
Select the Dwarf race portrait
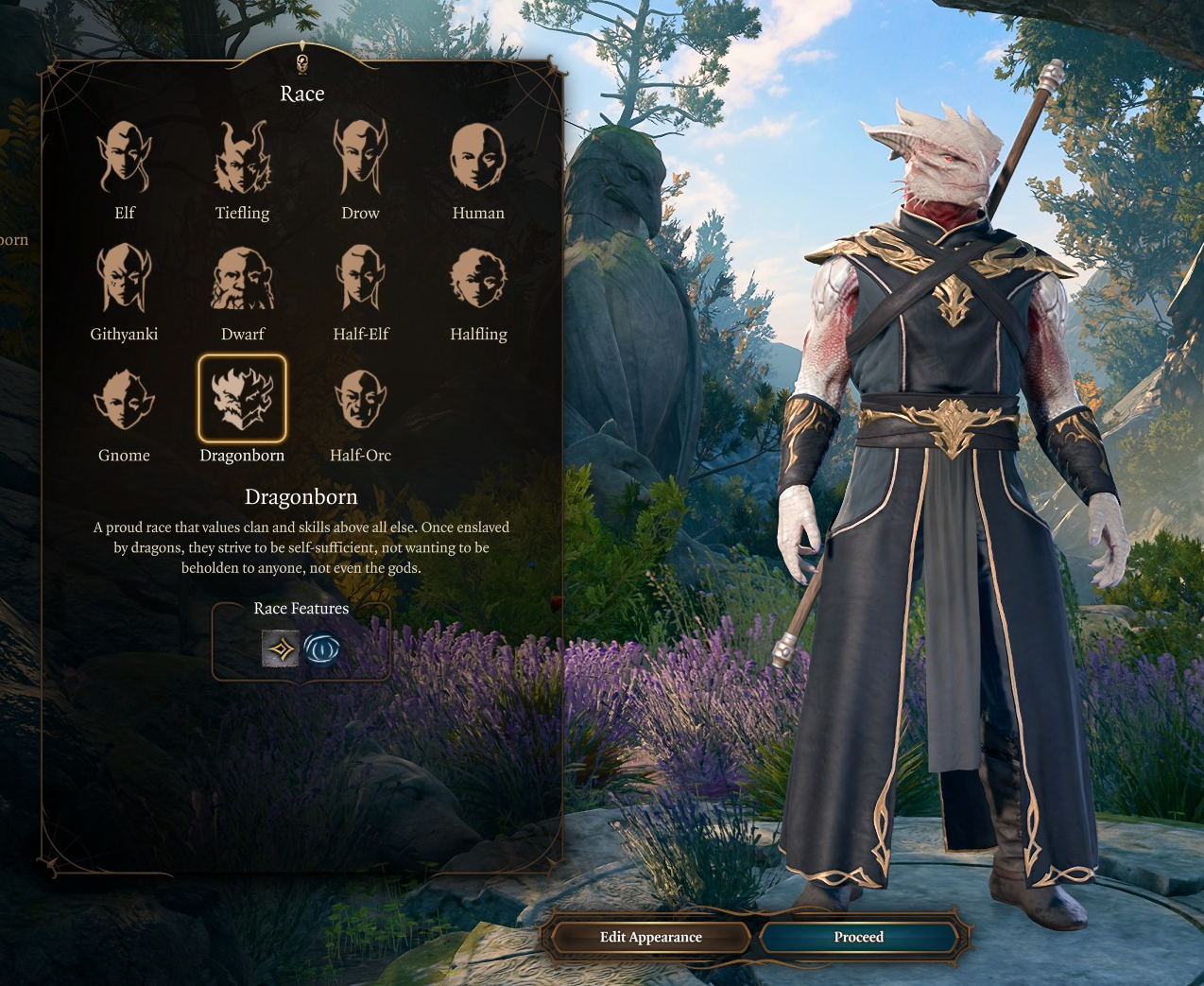(242, 279)
